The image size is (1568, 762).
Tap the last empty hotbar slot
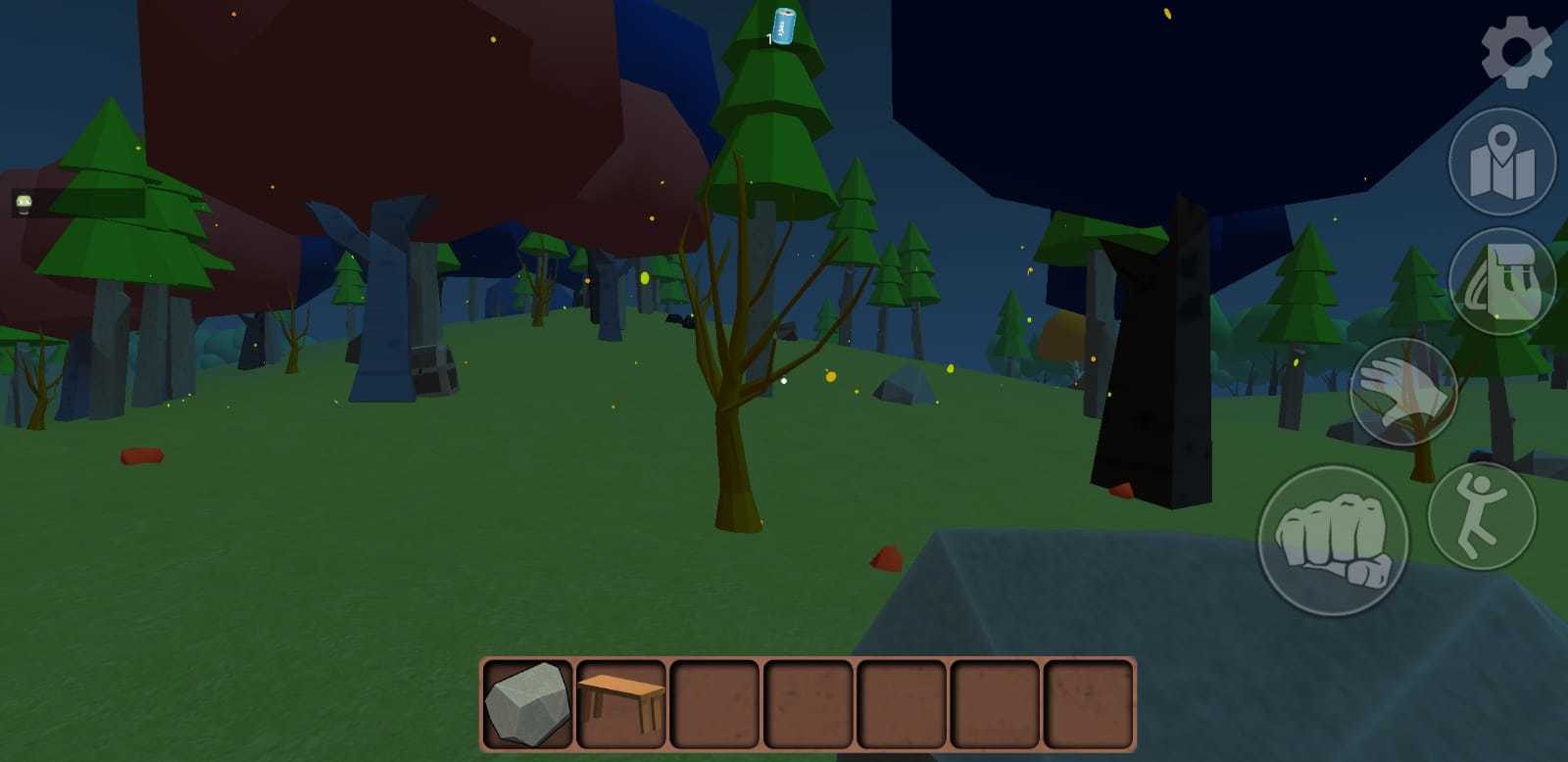(1089, 703)
